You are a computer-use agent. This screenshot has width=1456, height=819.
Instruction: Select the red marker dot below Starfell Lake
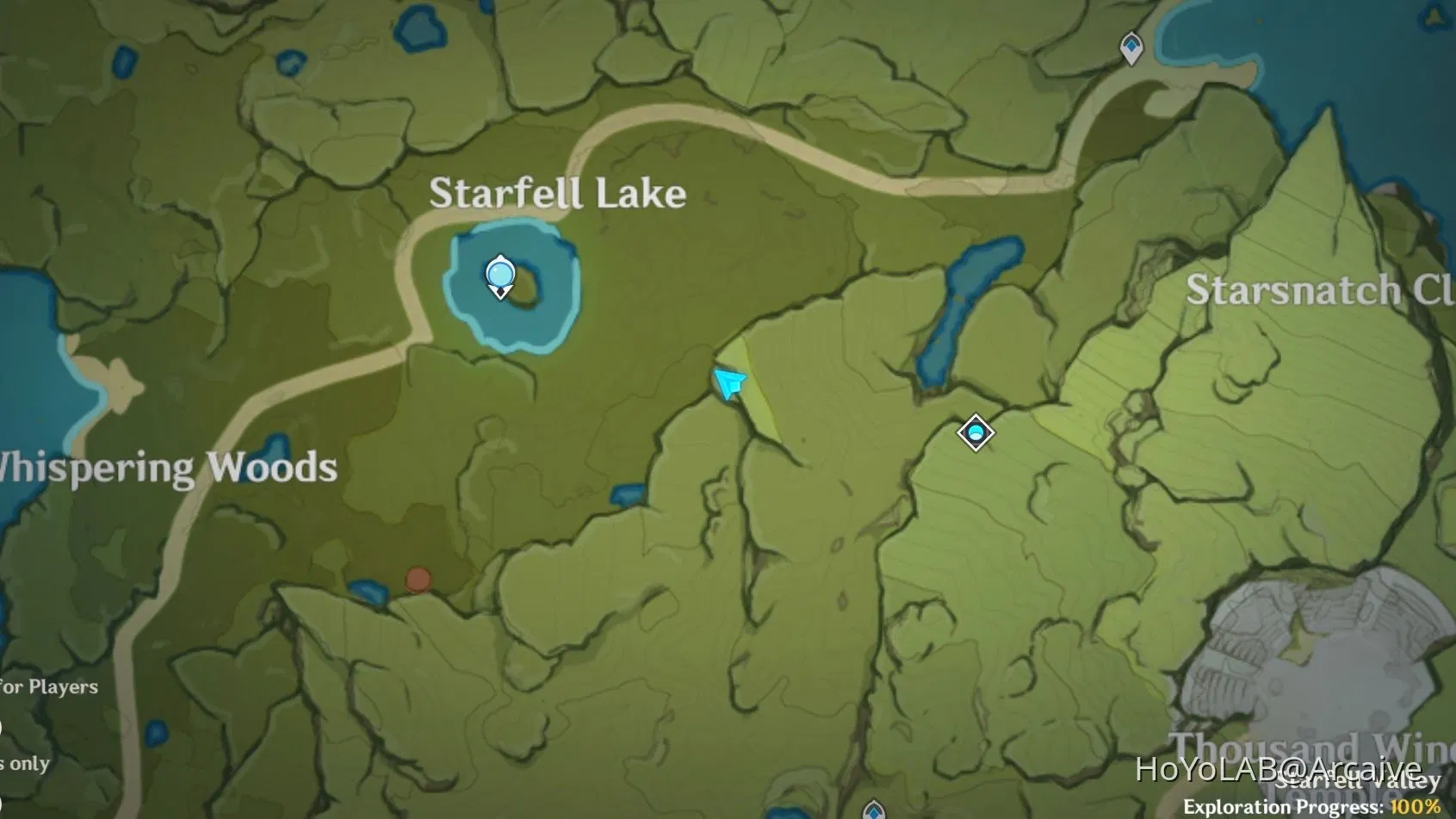tap(417, 580)
